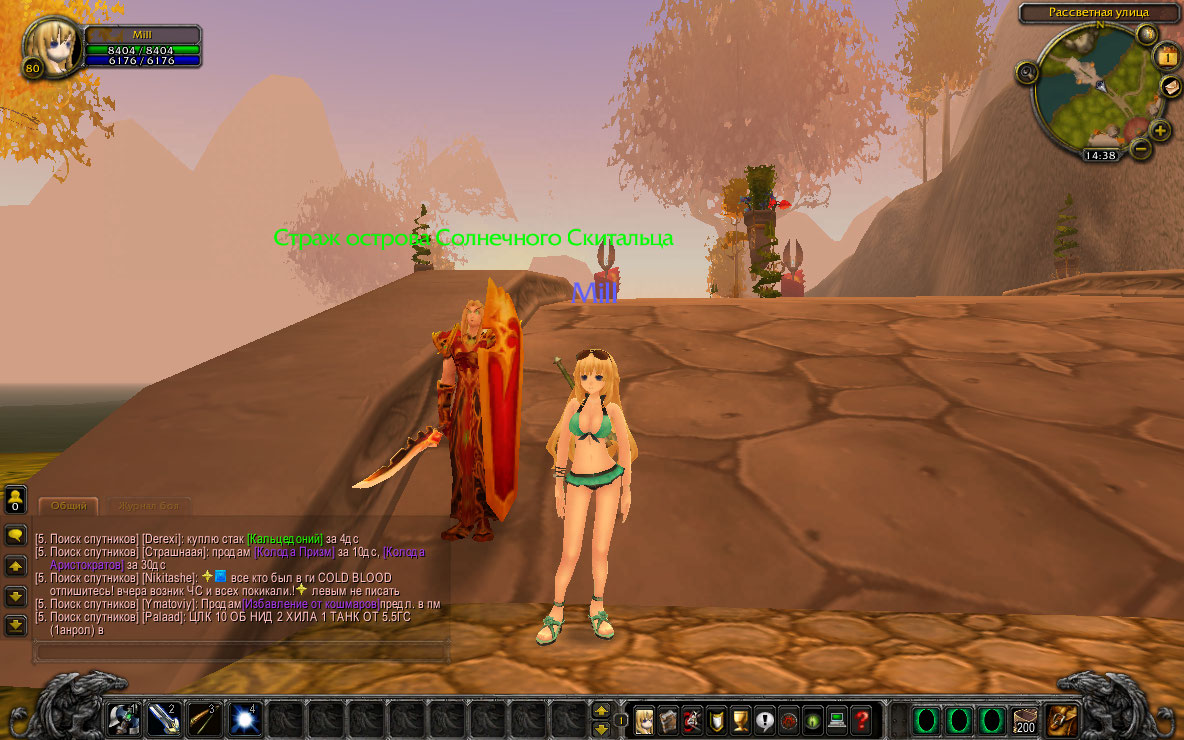Open the calendar button by the minimap

coord(1166,56)
